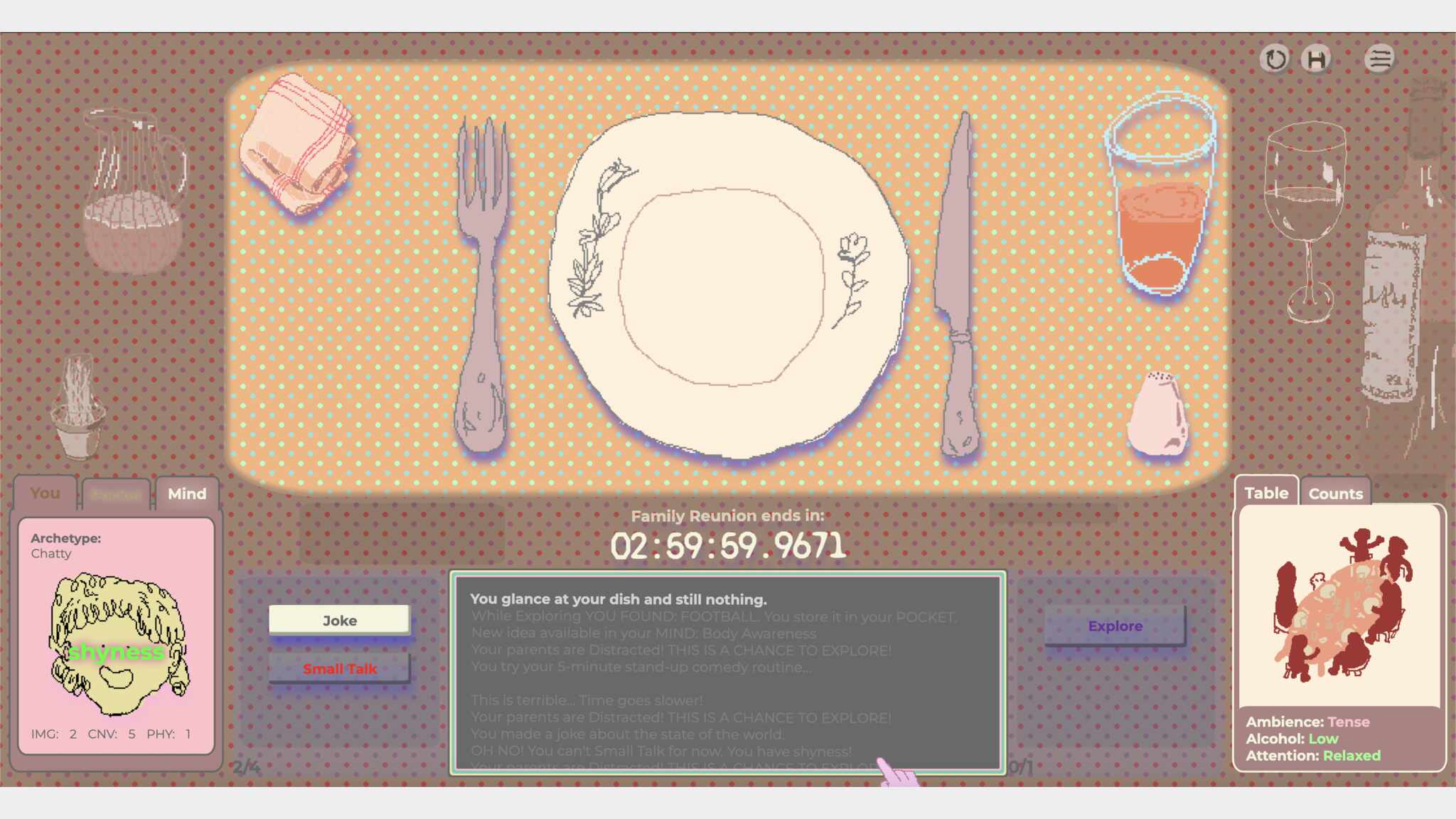Click the circular restart arrow icon
Screen dimensions: 1456x819
click(x=1275, y=59)
